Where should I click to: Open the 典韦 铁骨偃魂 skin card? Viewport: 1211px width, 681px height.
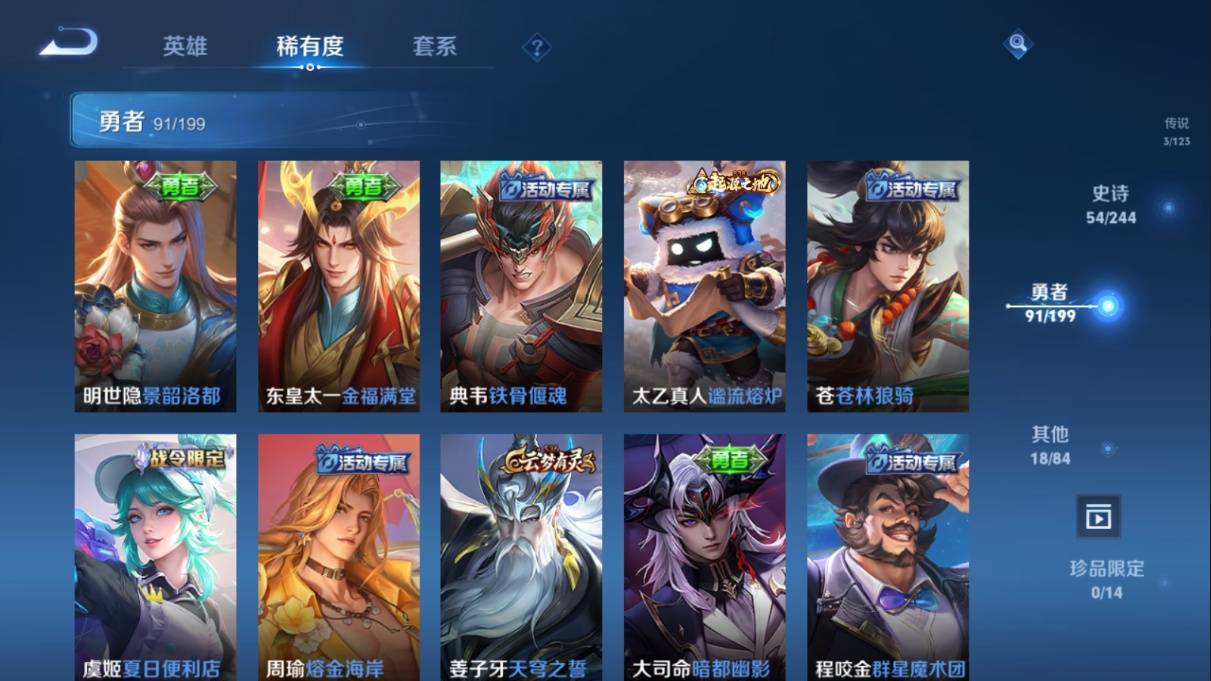[521, 286]
